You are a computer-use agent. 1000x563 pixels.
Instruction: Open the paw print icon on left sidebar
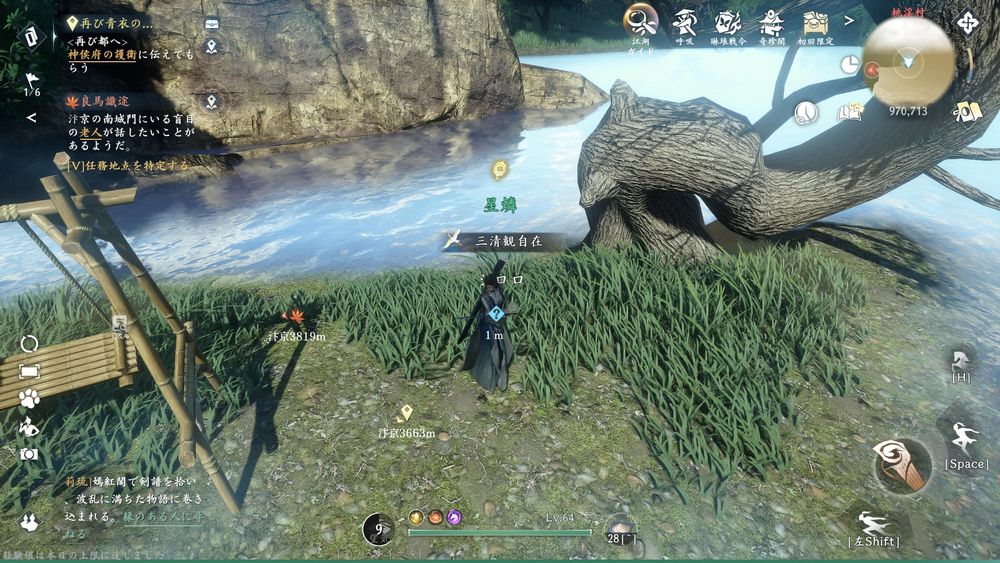point(29,398)
